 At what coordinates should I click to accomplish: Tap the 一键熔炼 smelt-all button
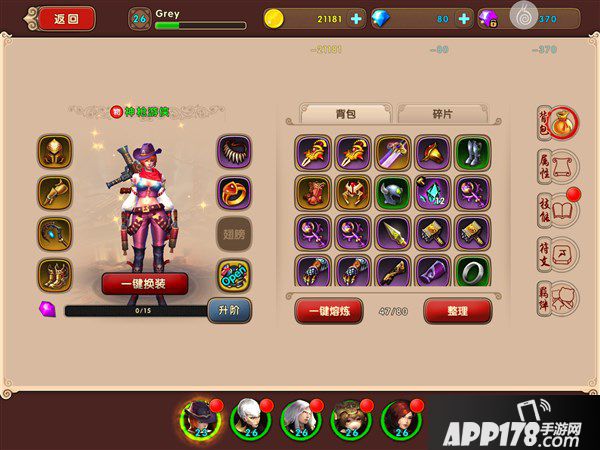point(329,311)
